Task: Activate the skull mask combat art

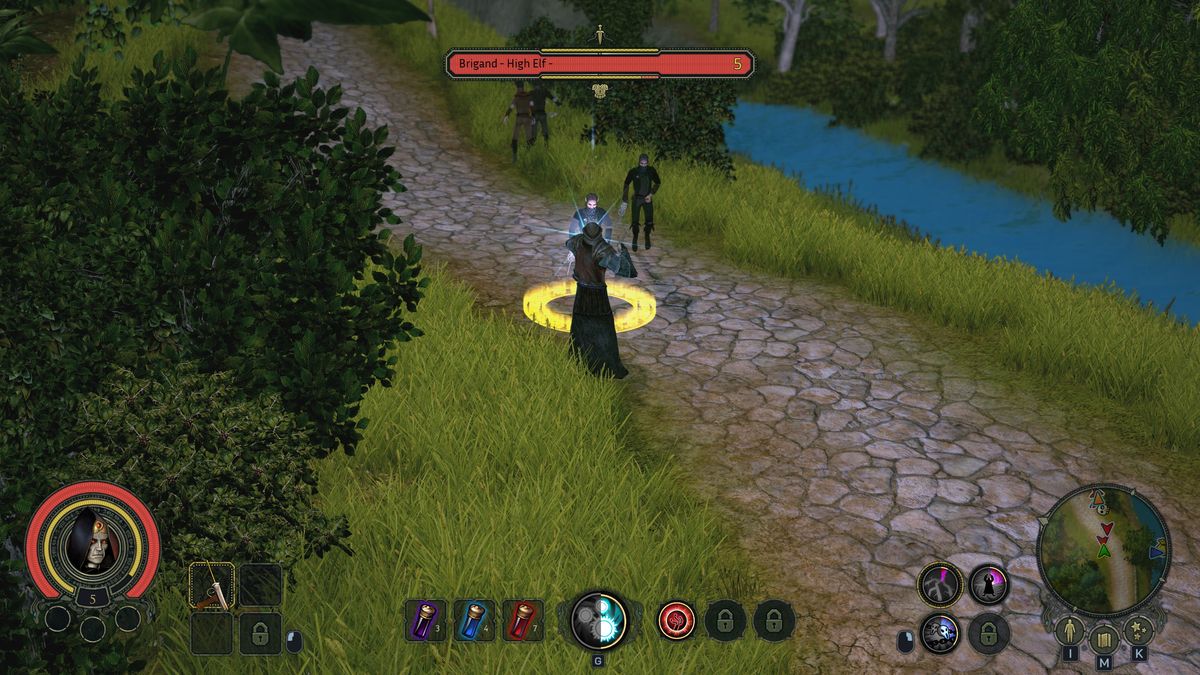Action: [x=940, y=633]
